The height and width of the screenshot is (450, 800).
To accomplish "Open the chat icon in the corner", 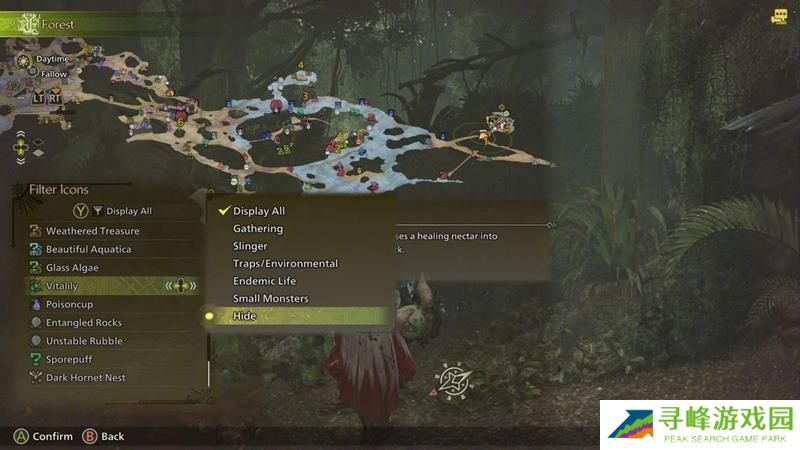I will tap(780, 16).
